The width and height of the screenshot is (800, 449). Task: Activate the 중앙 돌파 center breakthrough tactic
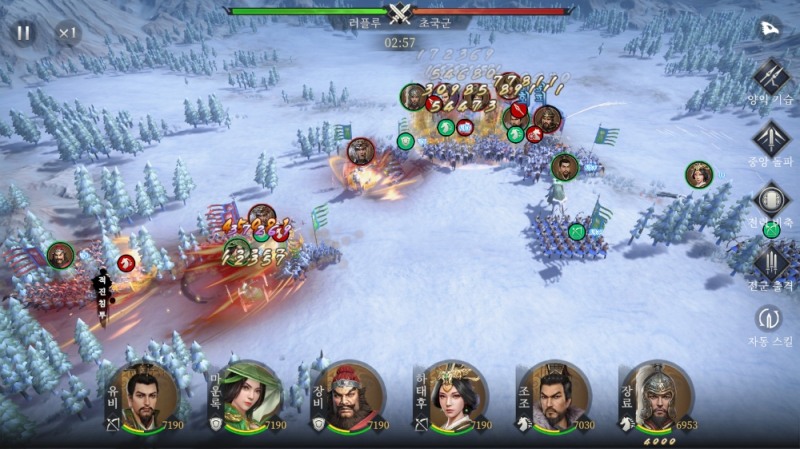(771, 137)
